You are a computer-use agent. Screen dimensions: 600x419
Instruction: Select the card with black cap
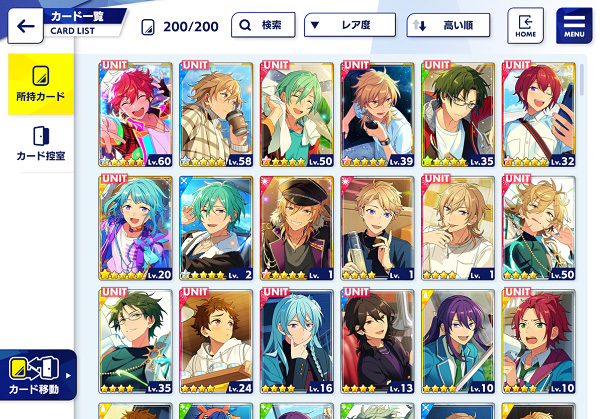[297, 228]
